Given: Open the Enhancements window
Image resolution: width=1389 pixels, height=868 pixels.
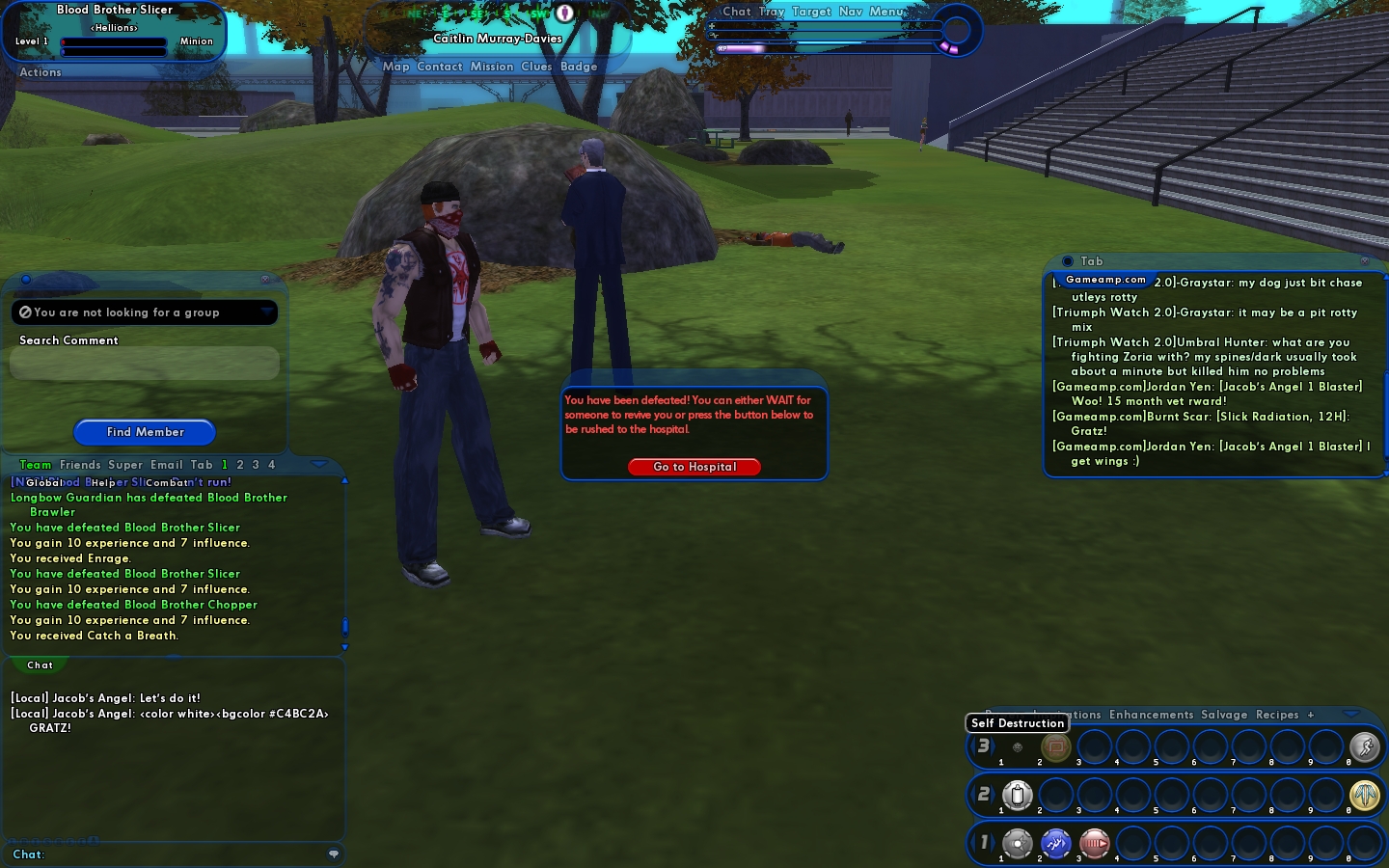Looking at the screenshot, I should pos(1151,715).
